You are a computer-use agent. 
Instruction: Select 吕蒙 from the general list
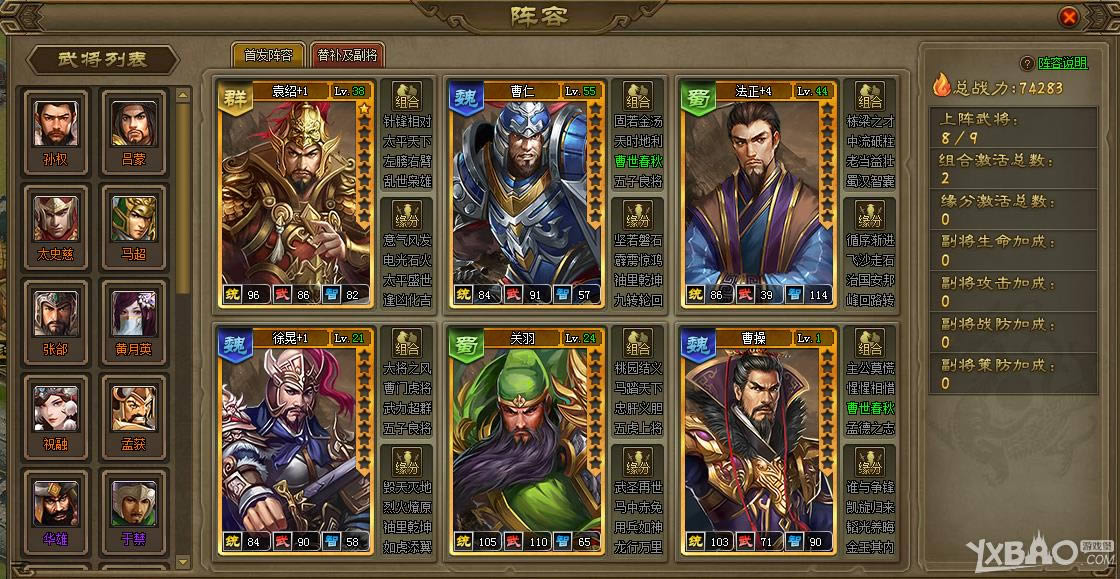coord(133,129)
